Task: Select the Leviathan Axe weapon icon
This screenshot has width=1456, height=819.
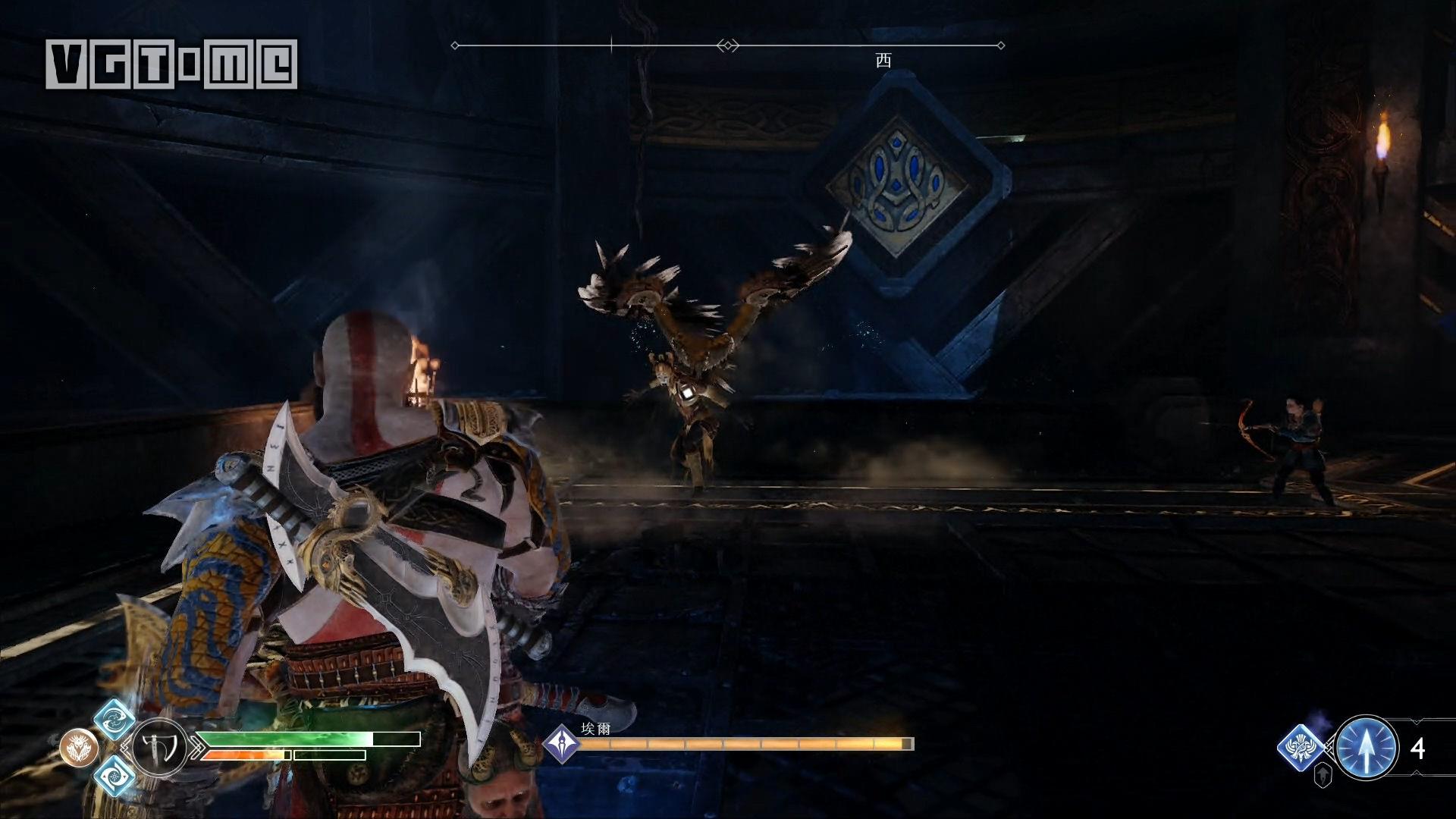Action: pyautogui.click(x=160, y=747)
